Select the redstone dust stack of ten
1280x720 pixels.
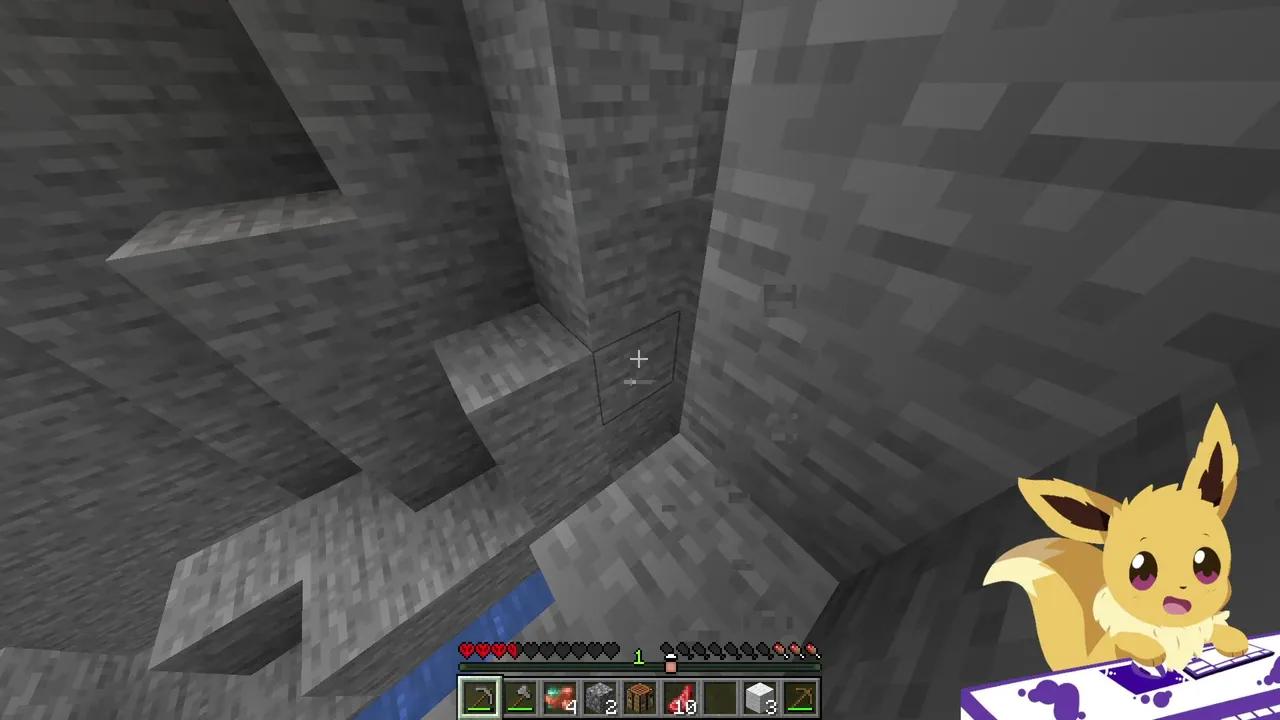coord(681,697)
